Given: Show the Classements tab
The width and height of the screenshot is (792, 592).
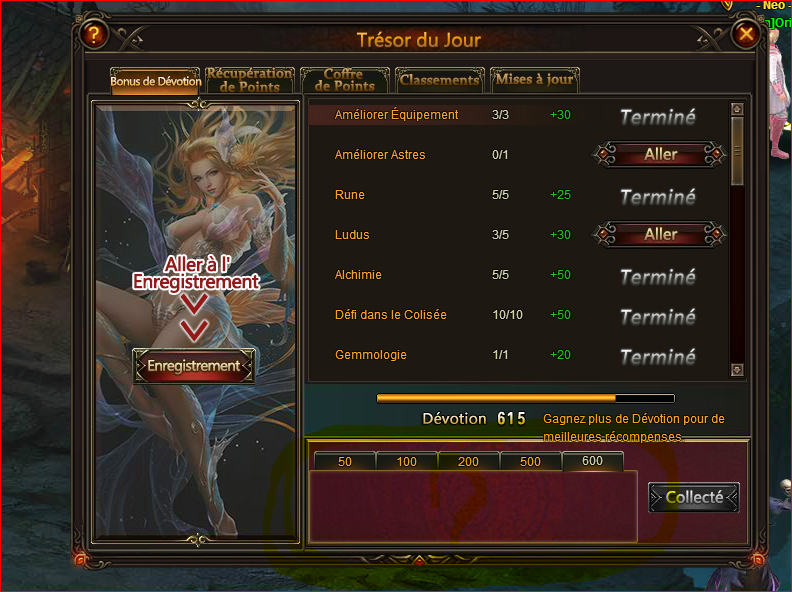Looking at the screenshot, I should pyautogui.click(x=439, y=80).
